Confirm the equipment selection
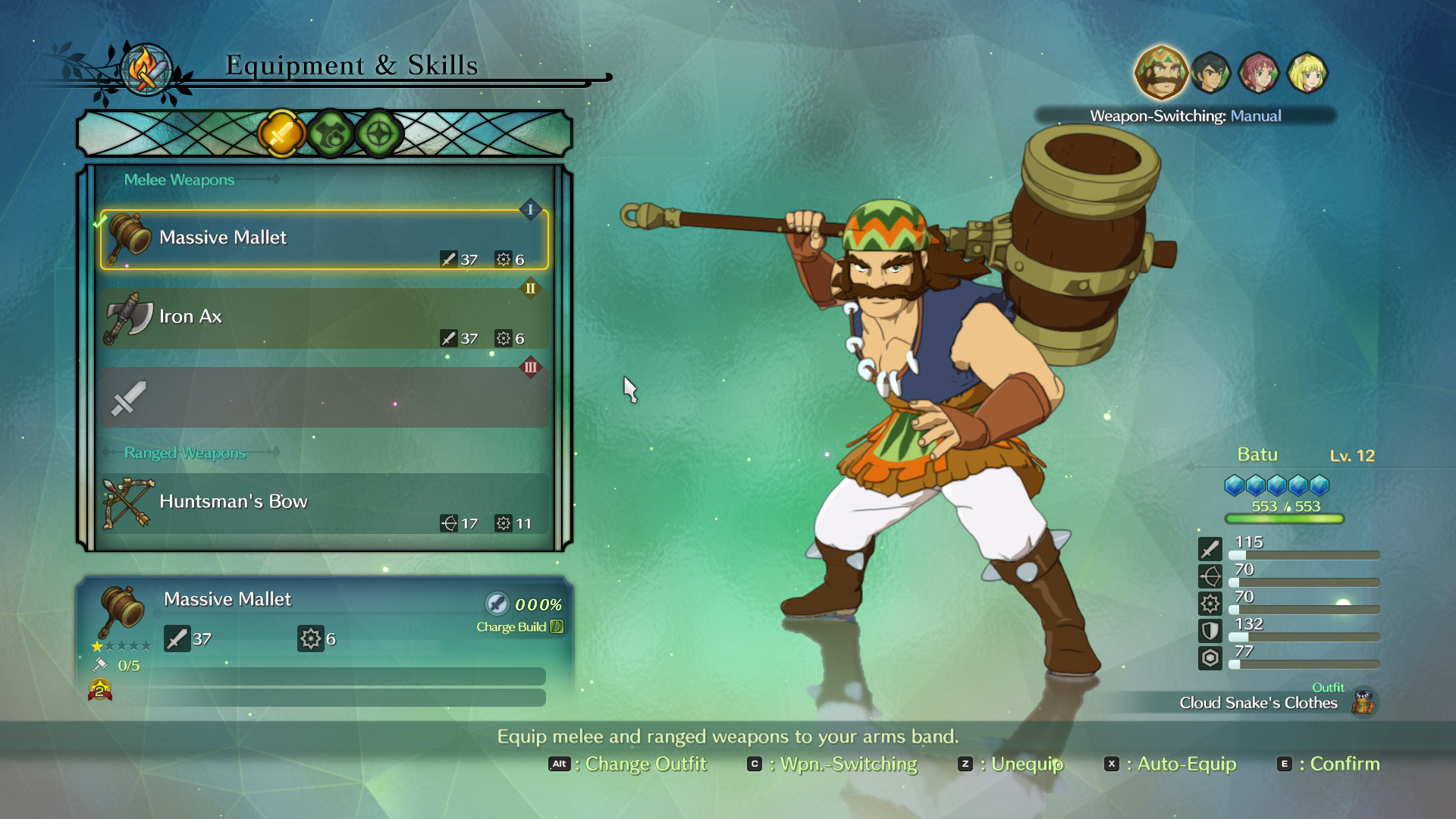 coord(1329,764)
